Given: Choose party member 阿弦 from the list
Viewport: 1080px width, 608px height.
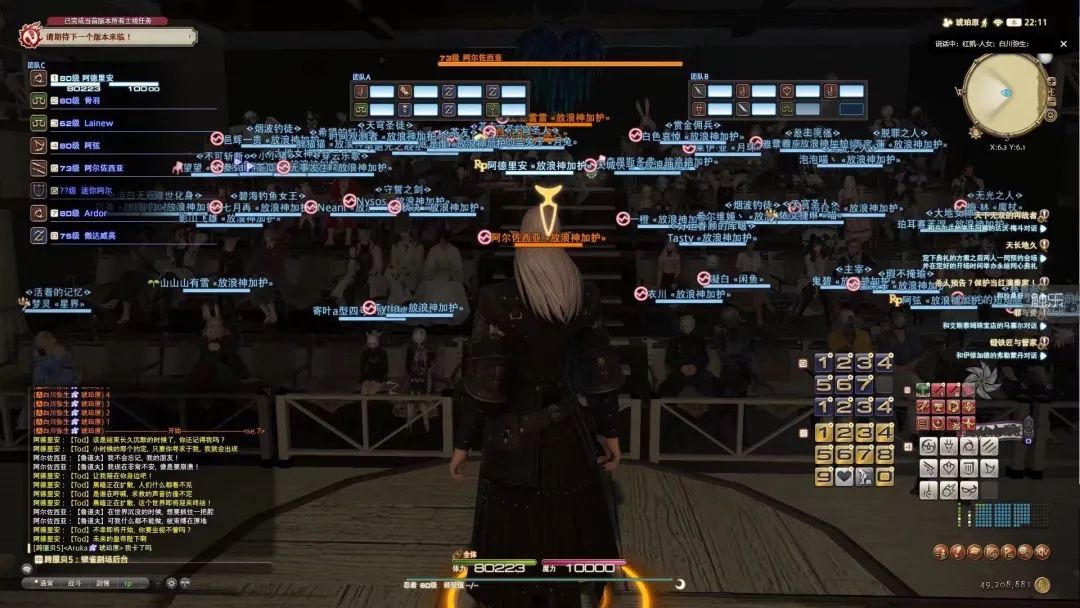Looking at the screenshot, I should [92, 145].
